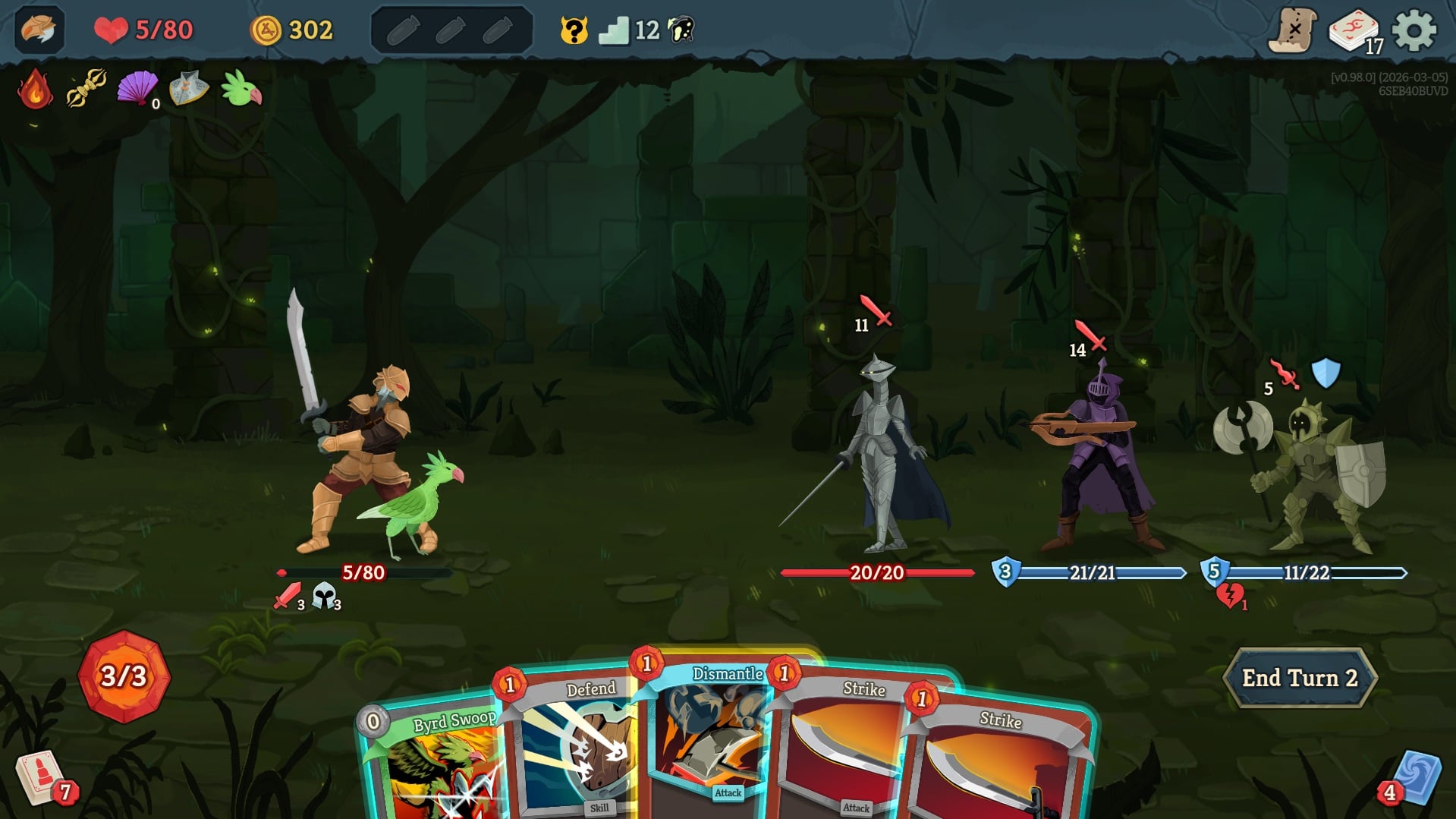Open the map scroll

(x=1292, y=30)
